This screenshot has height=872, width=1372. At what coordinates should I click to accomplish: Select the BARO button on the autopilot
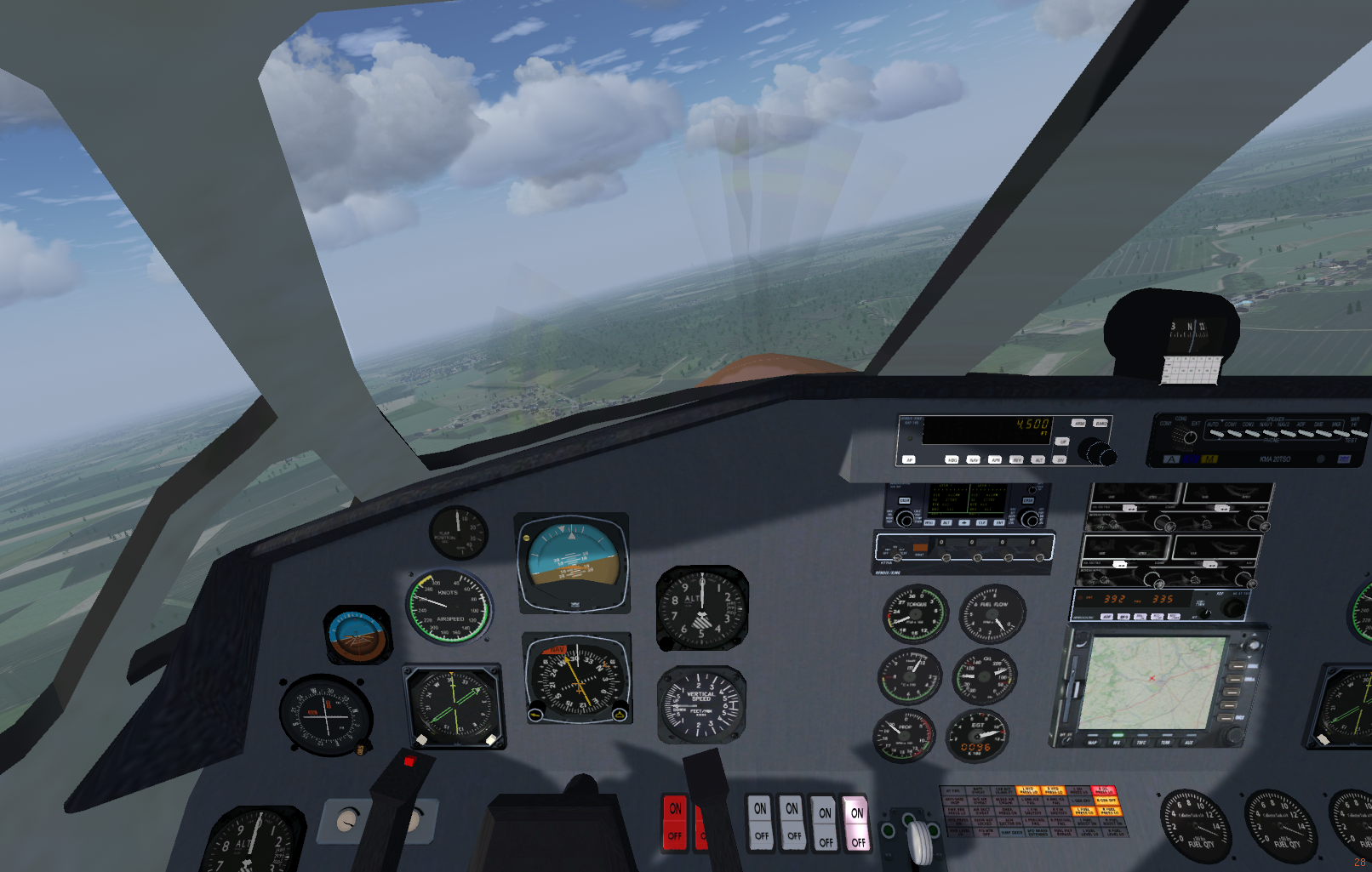pyautogui.click(x=1100, y=424)
